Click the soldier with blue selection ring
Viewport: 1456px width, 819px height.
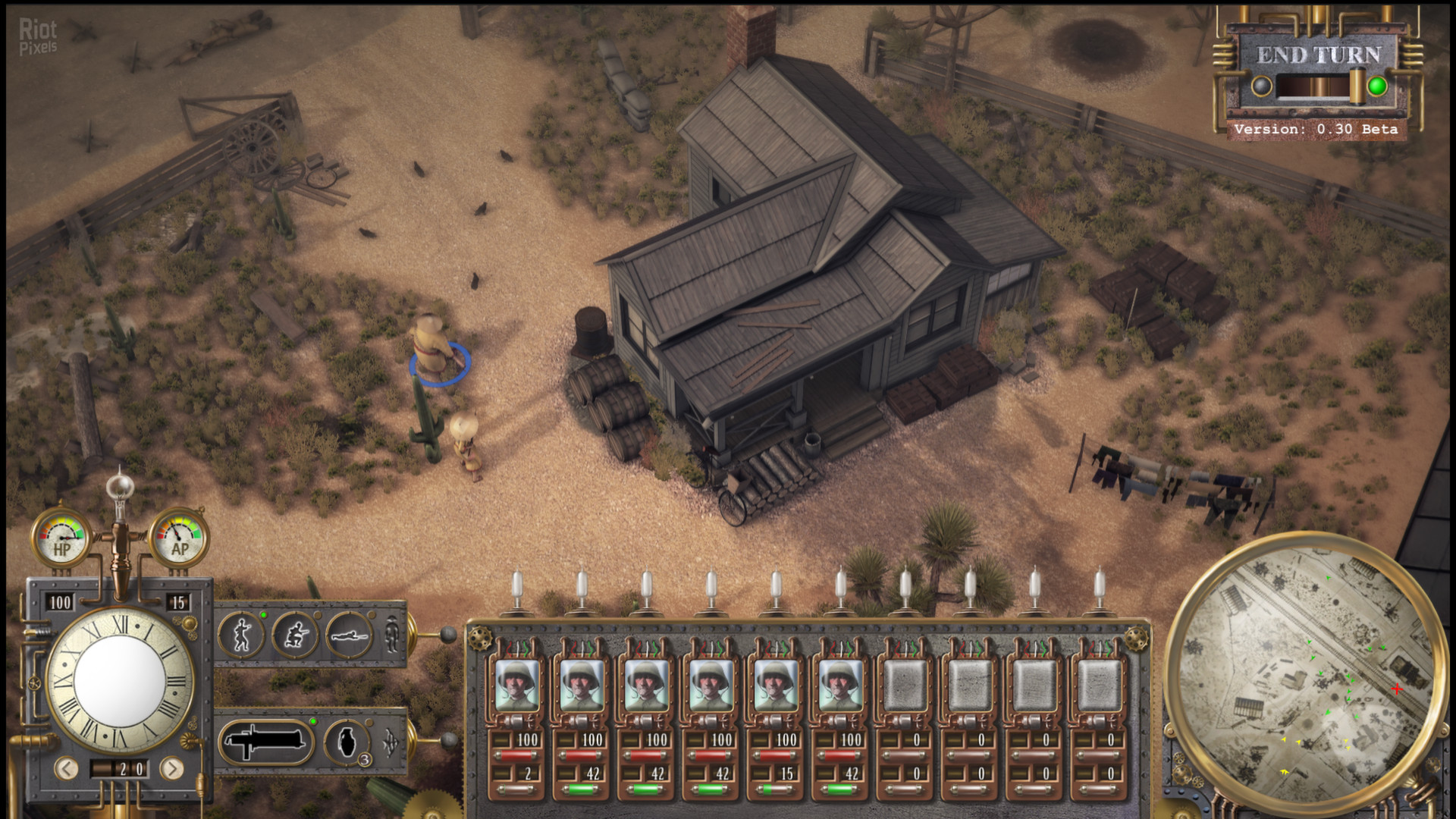[x=435, y=347]
